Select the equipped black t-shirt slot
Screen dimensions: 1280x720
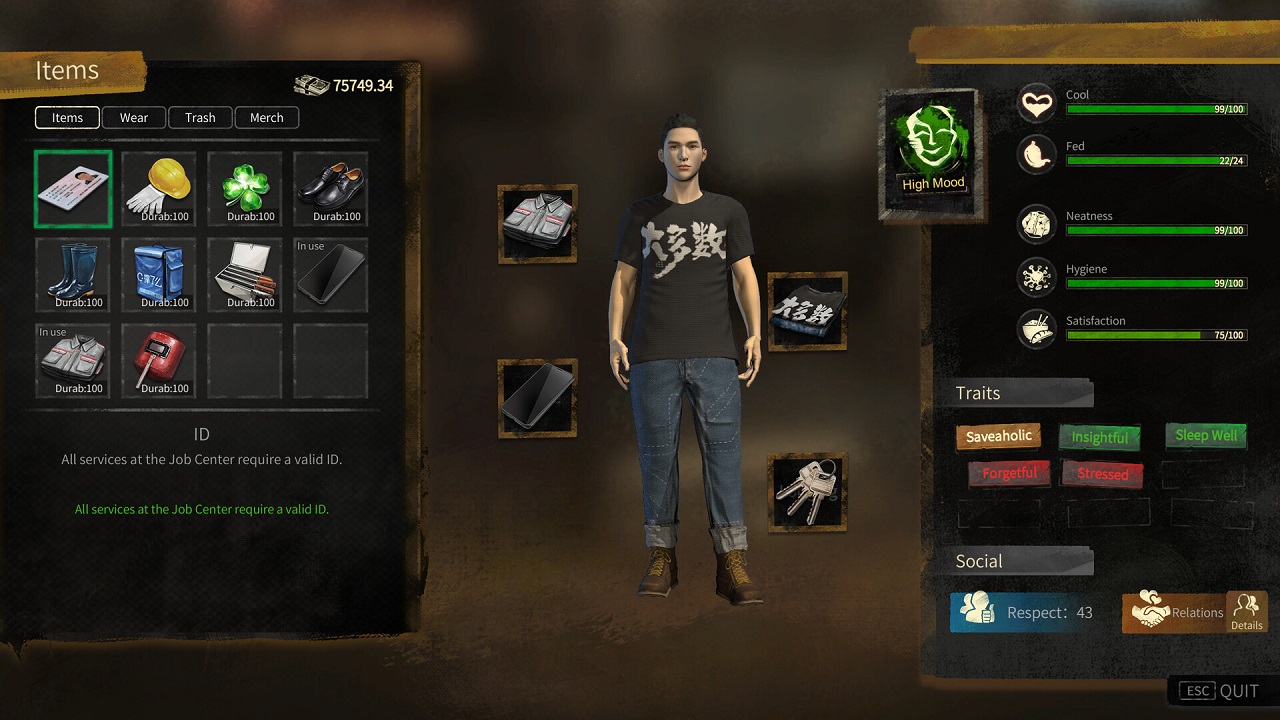tap(807, 311)
